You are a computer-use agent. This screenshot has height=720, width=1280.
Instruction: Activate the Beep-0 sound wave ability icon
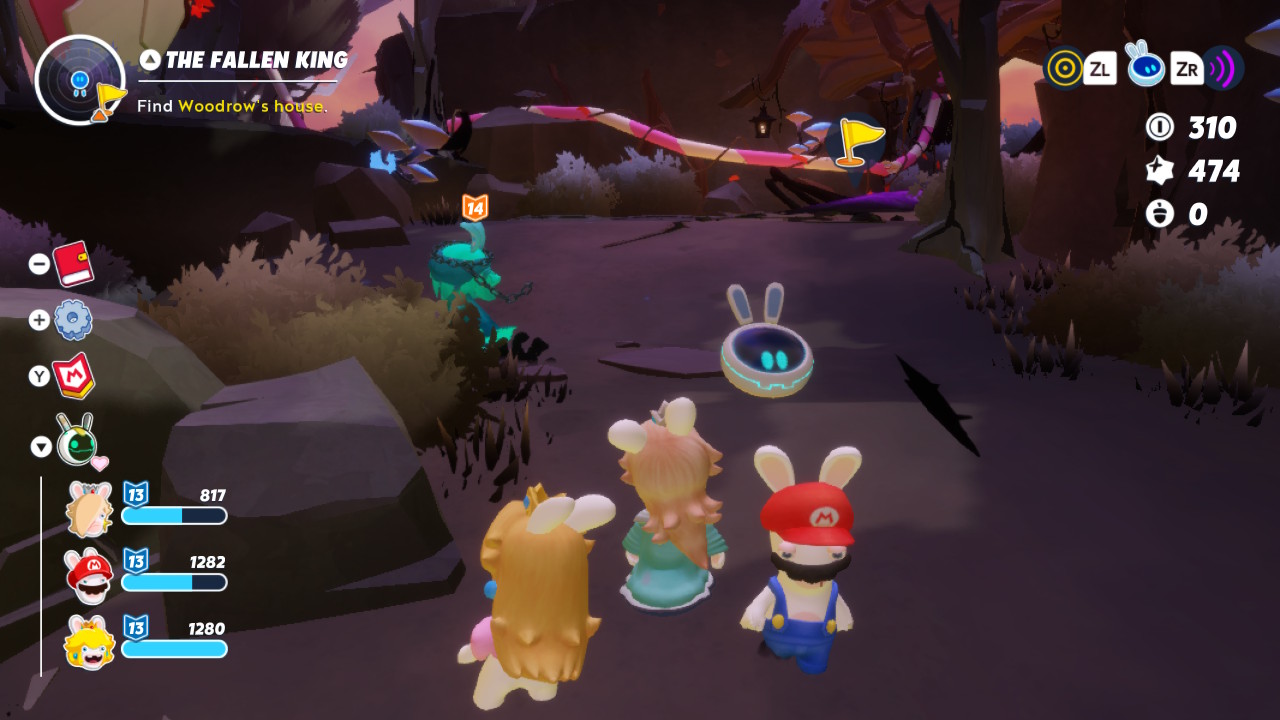tap(1222, 69)
